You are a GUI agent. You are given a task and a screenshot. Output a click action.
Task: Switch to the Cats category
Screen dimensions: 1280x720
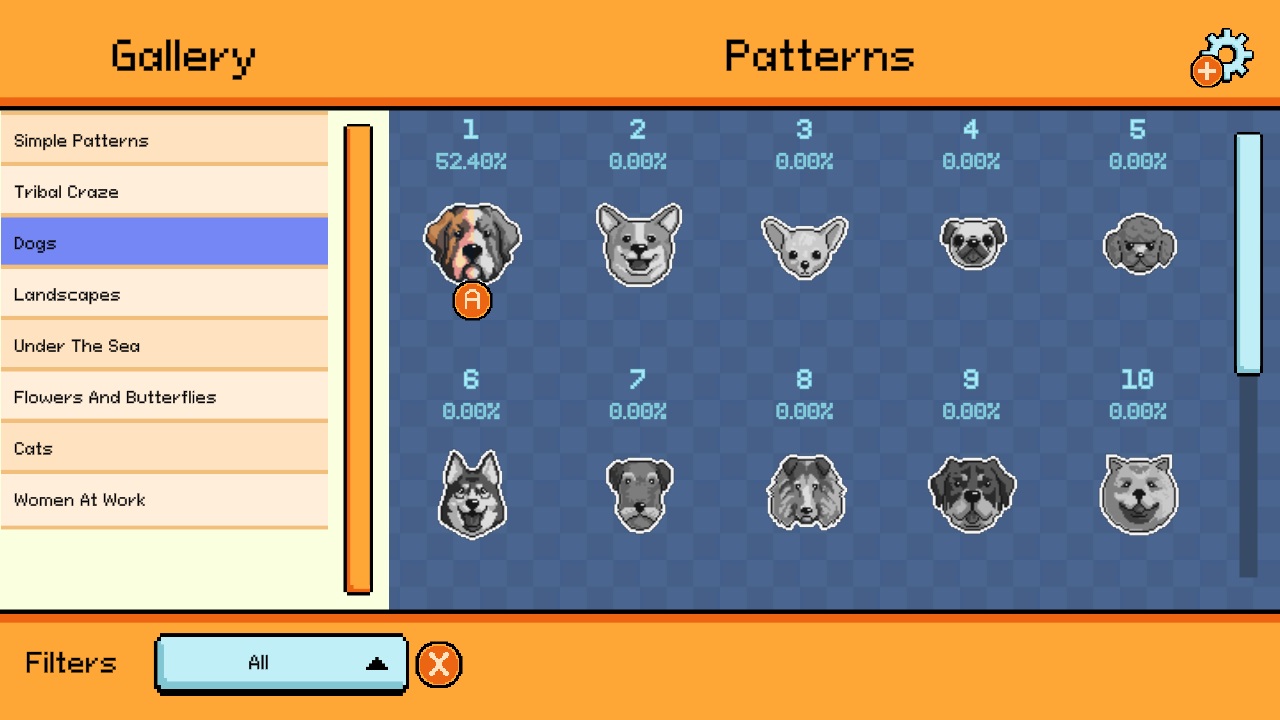165,448
